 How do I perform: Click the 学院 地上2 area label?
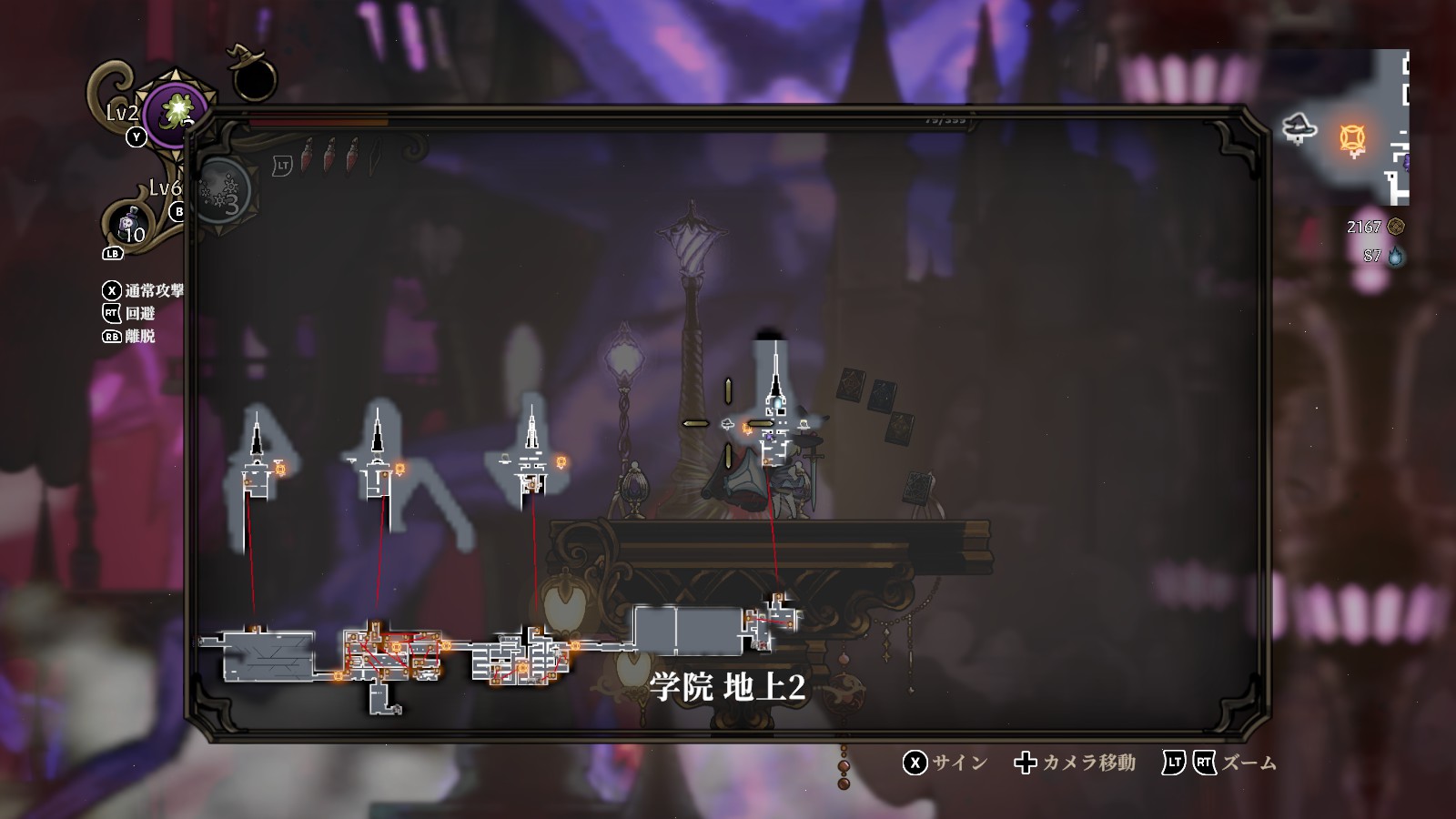click(728, 687)
